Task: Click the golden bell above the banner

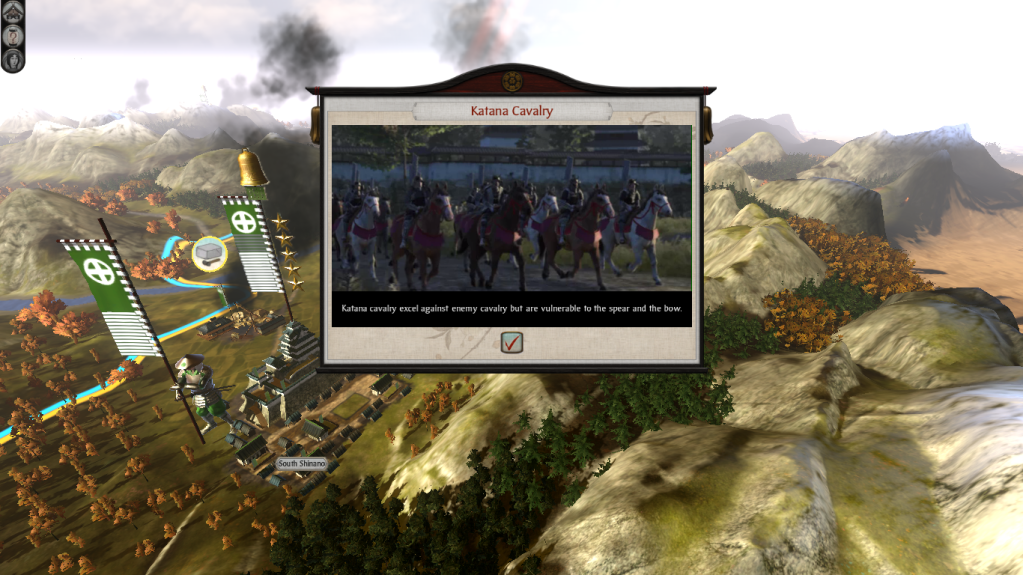Action: point(252,168)
